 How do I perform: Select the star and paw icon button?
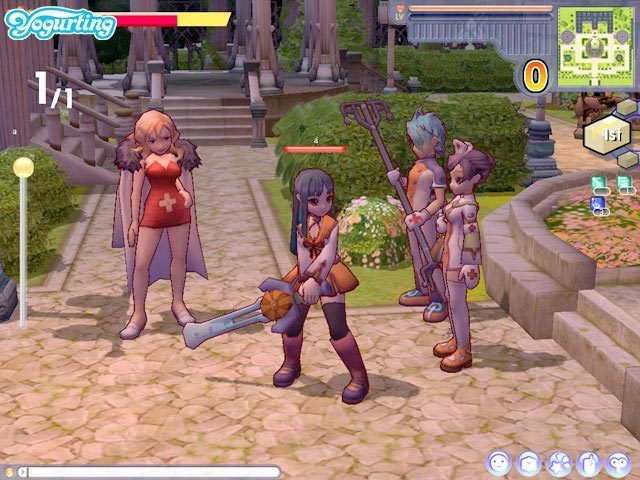558,463
